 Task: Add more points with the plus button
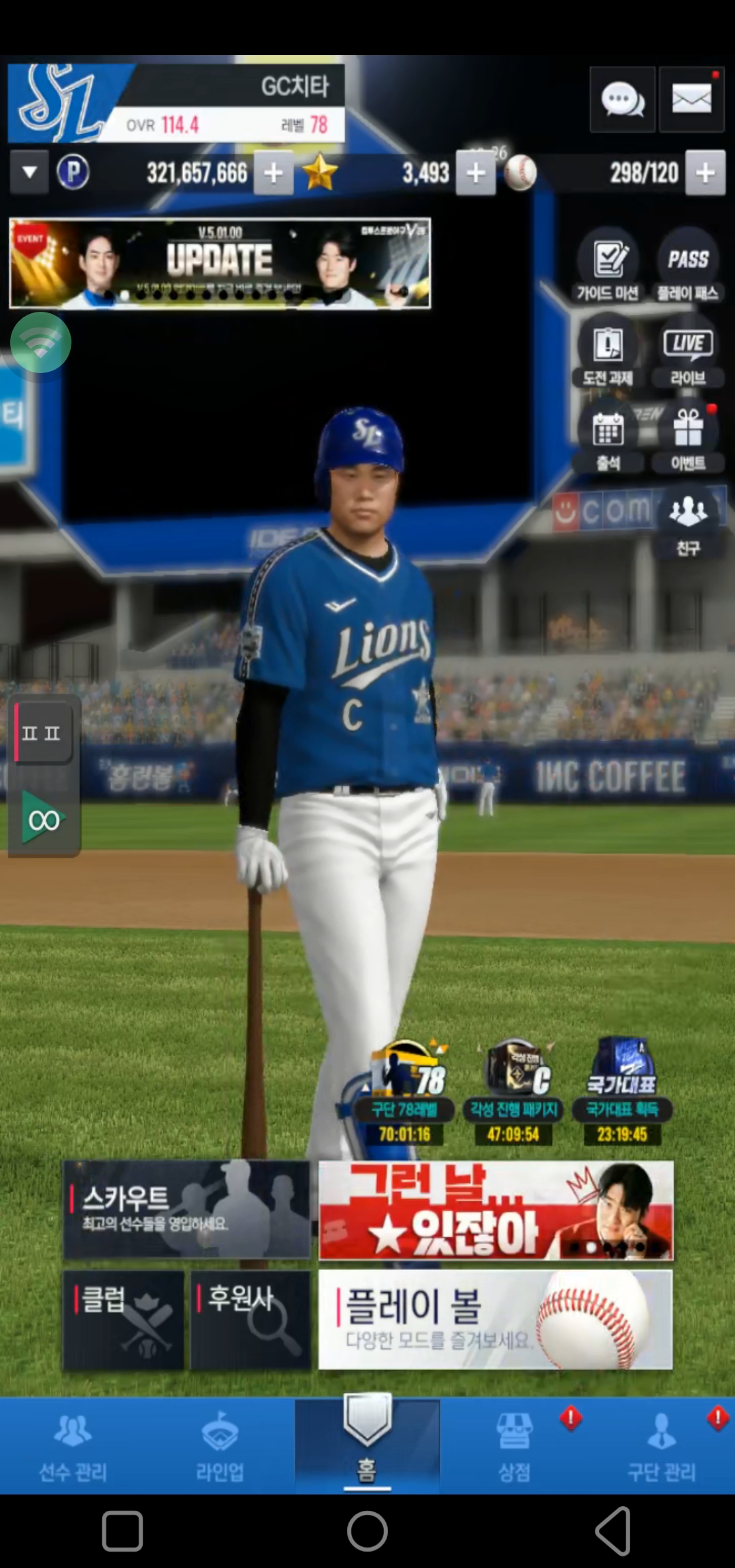(x=274, y=173)
